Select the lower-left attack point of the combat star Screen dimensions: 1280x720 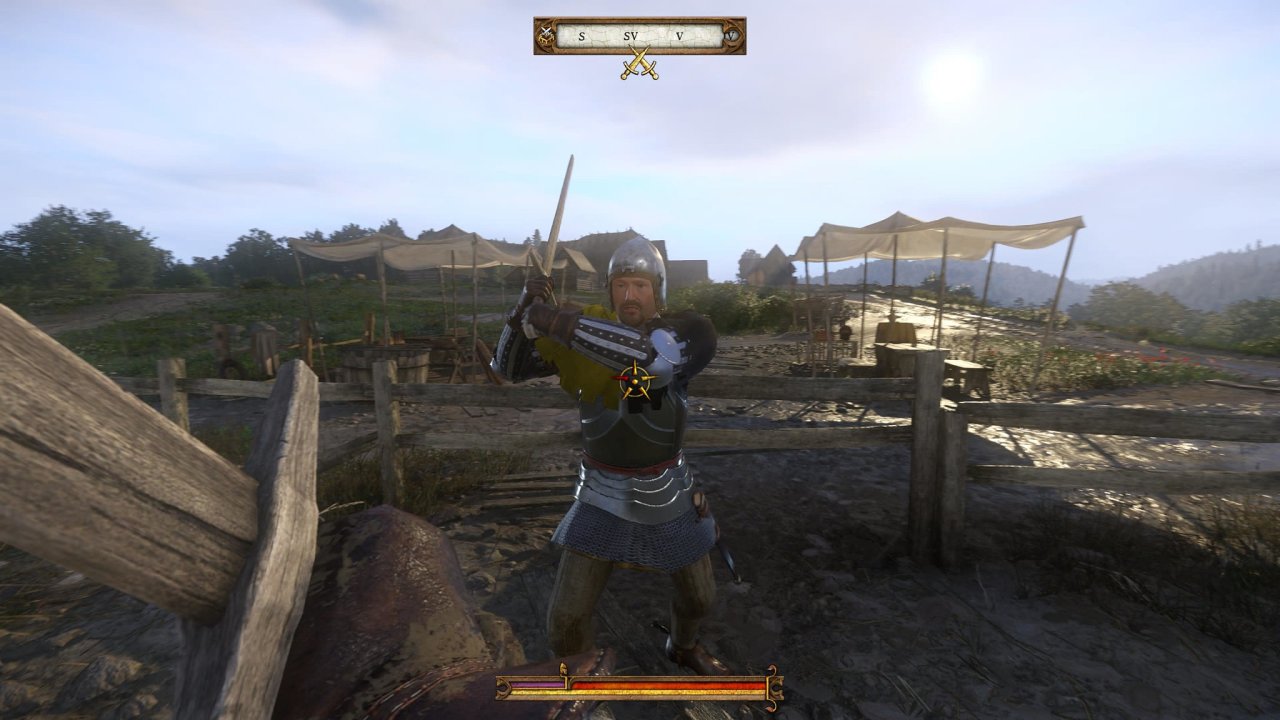click(x=625, y=393)
